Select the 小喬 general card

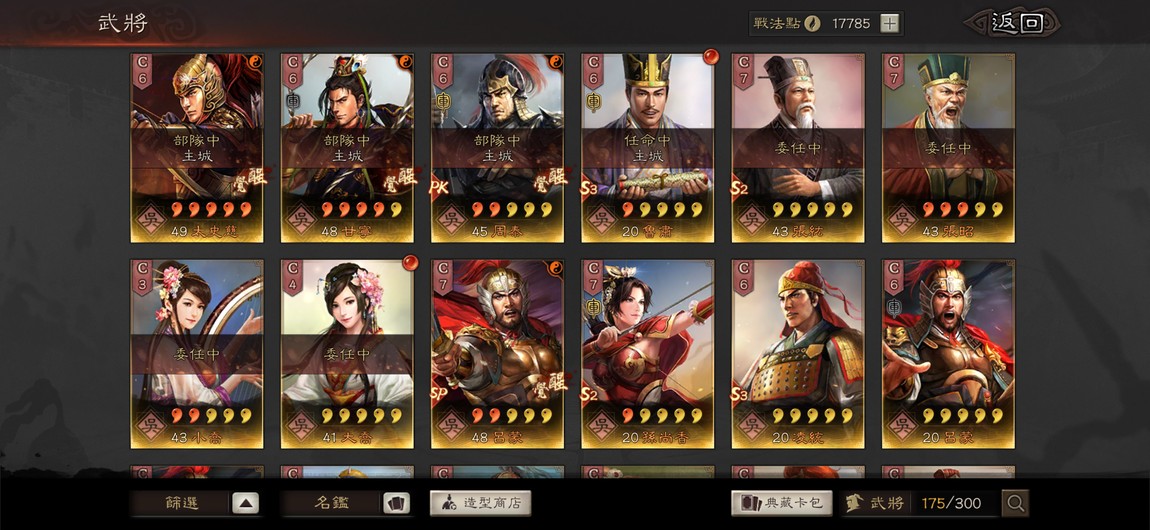tap(197, 354)
